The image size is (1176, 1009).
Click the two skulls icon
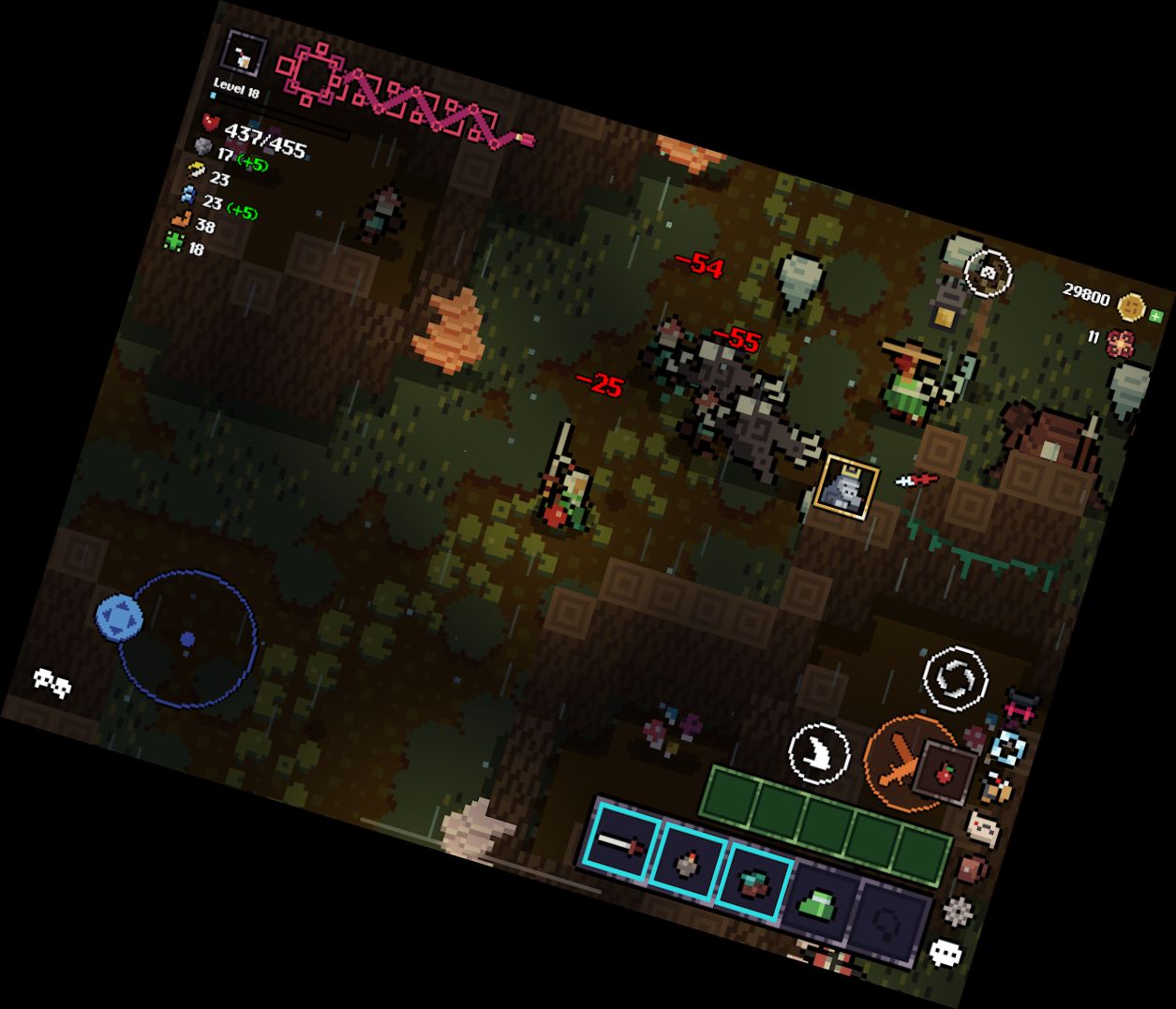tap(52, 682)
